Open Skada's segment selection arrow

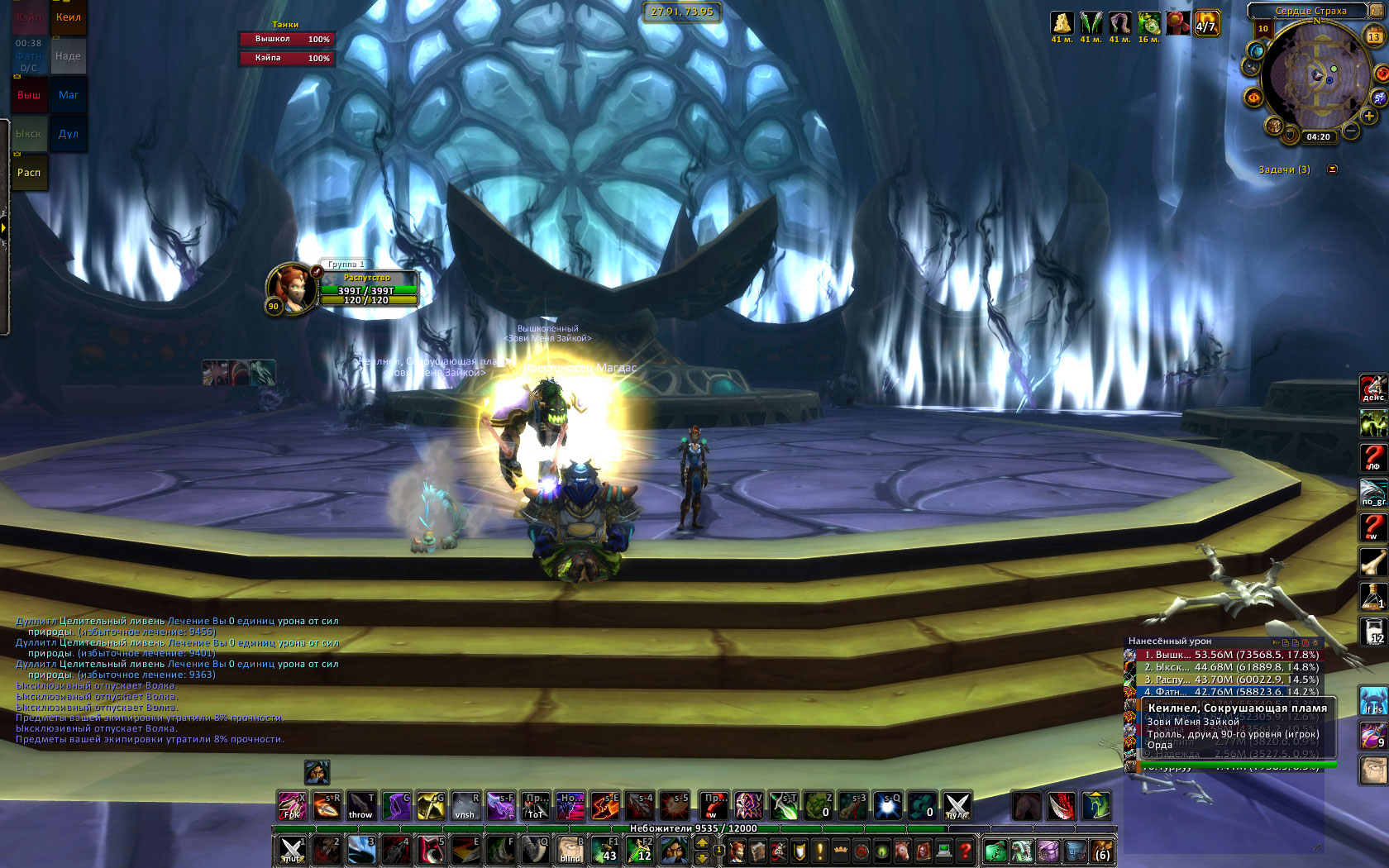coord(1275,641)
